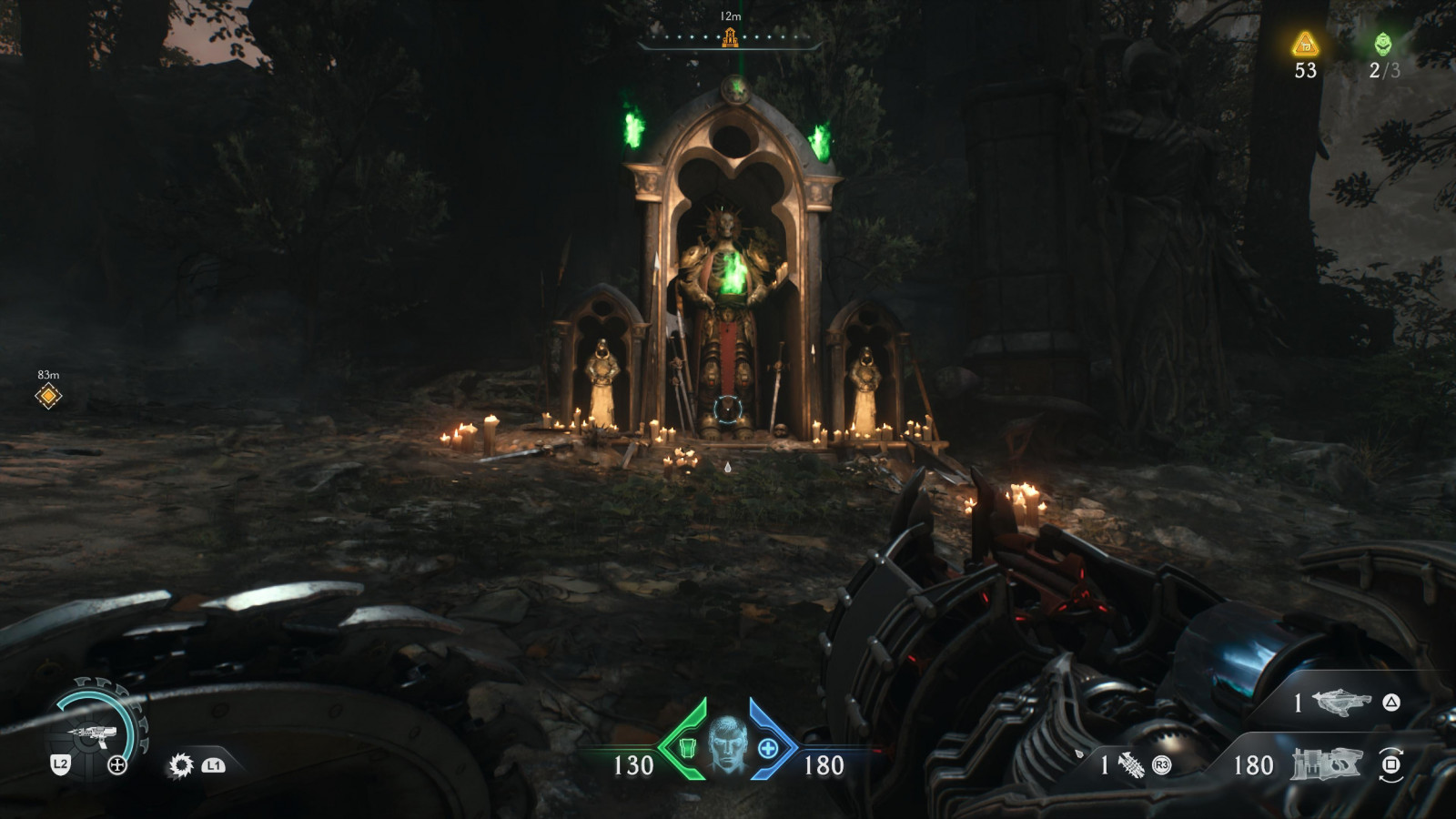Image resolution: width=1456 pixels, height=819 pixels.
Task: Select the equipped weapon ammo icon
Action: click(1325, 764)
